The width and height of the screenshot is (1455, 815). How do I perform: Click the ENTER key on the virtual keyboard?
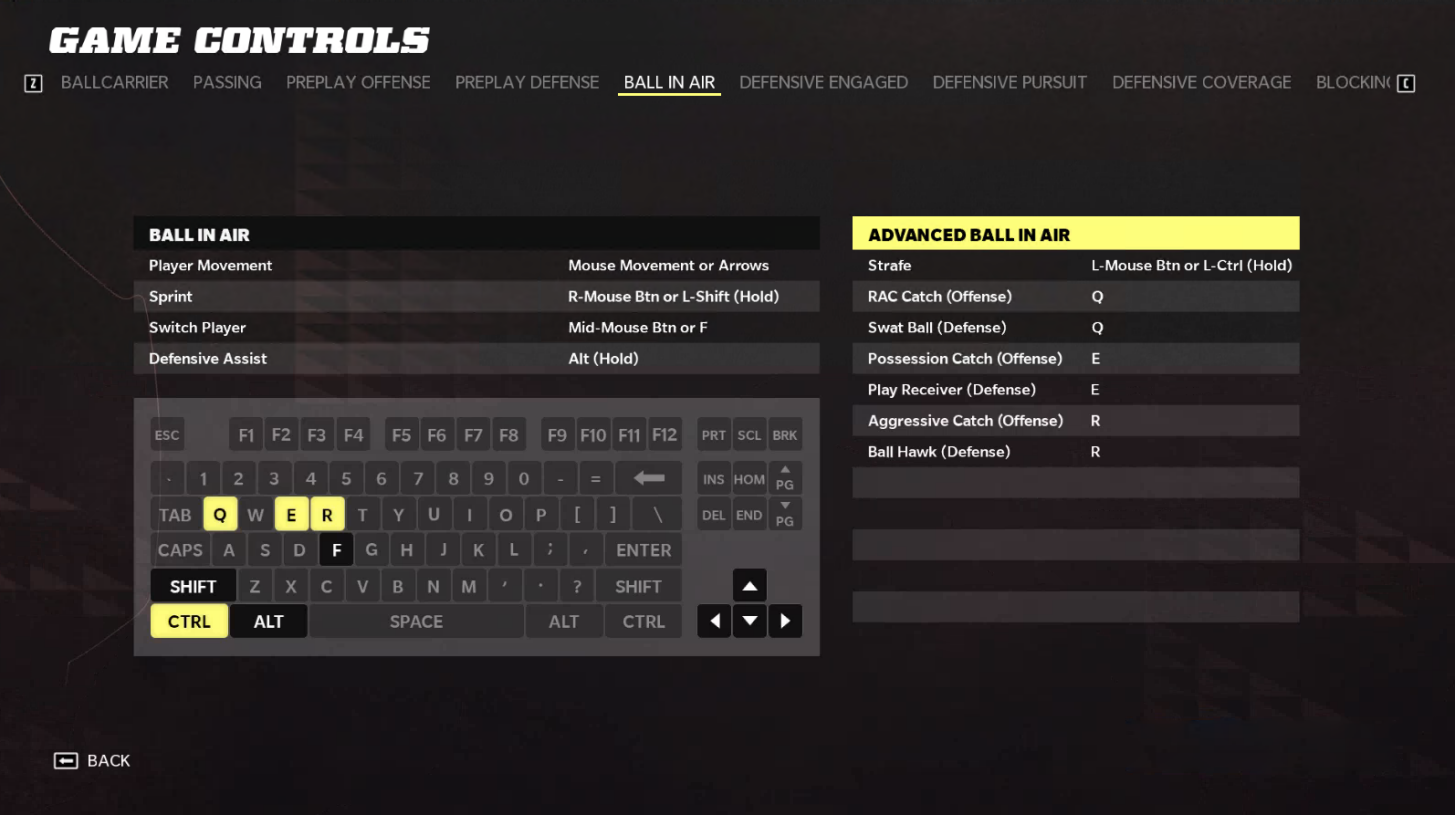pos(642,549)
